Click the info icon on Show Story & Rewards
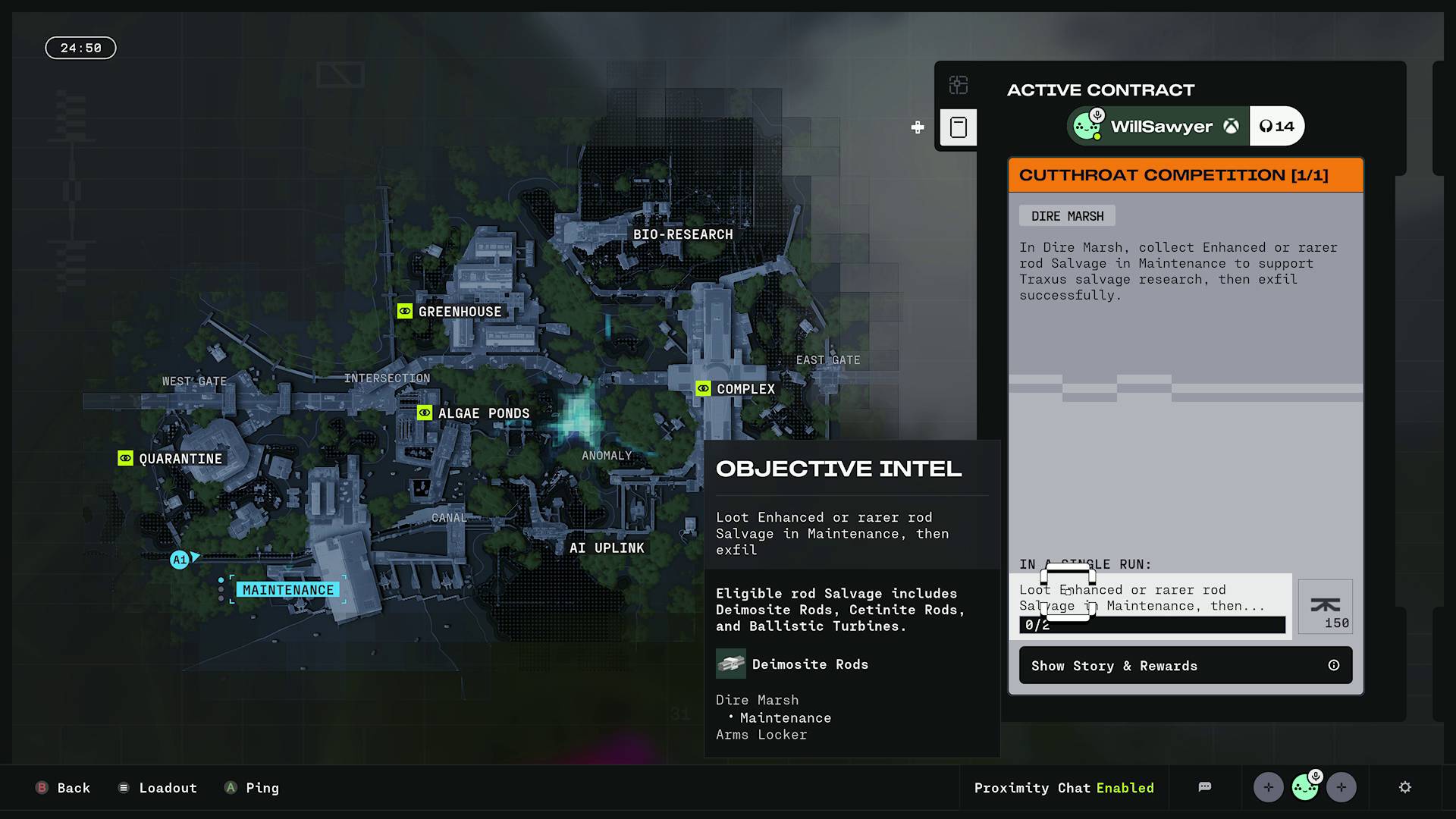 [1335, 665]
